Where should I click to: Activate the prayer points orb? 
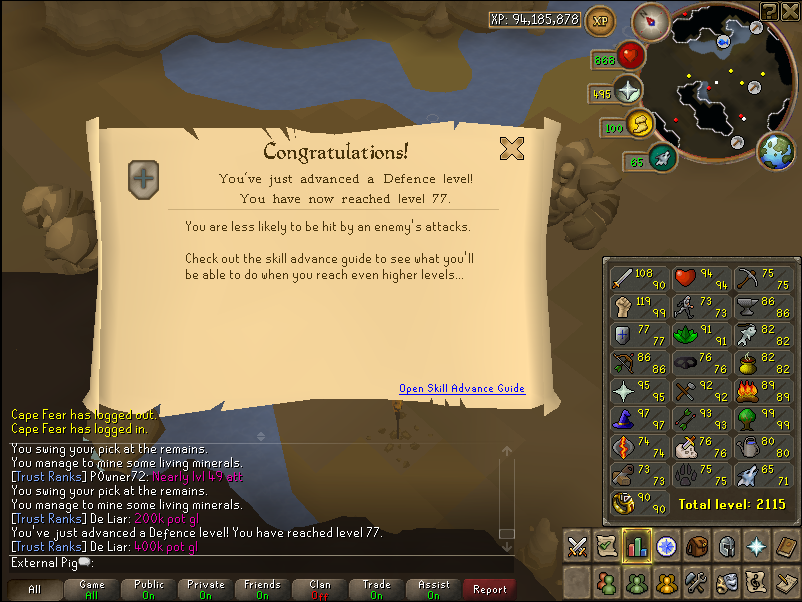[x=628, y=90]
